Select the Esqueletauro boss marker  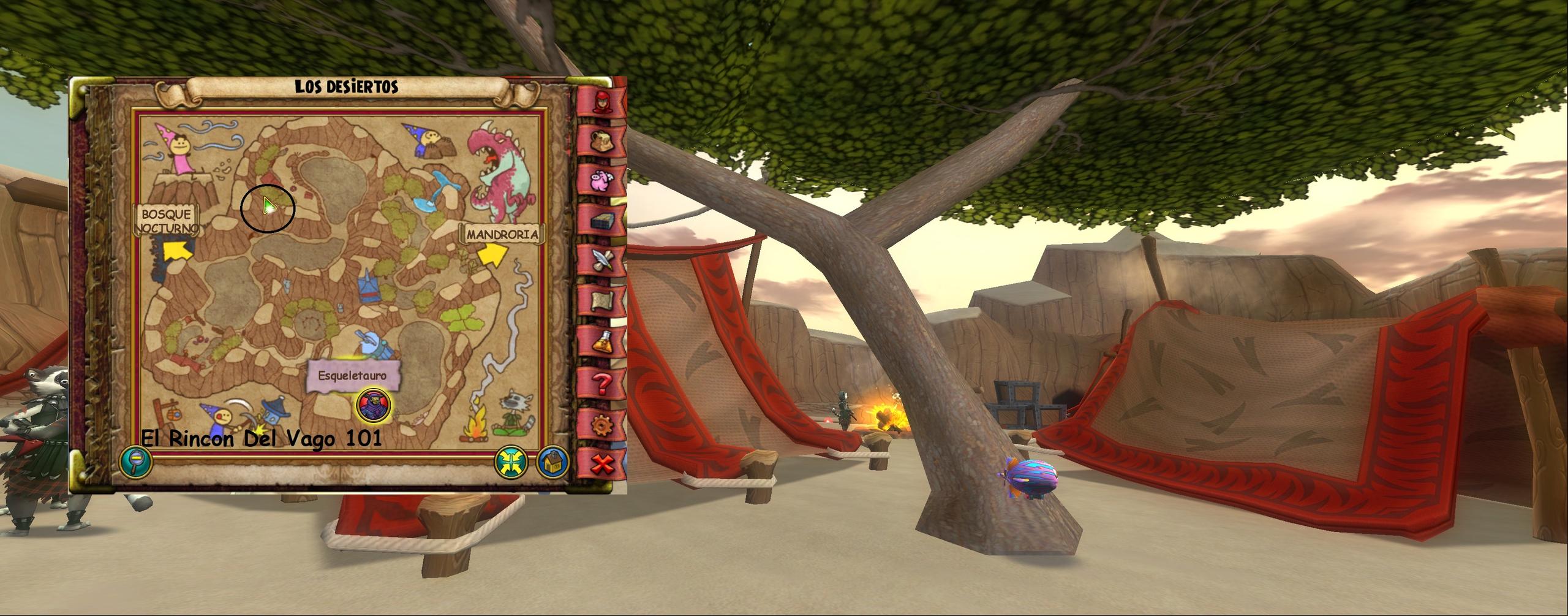pyautogui.click(x=373, y=406)
